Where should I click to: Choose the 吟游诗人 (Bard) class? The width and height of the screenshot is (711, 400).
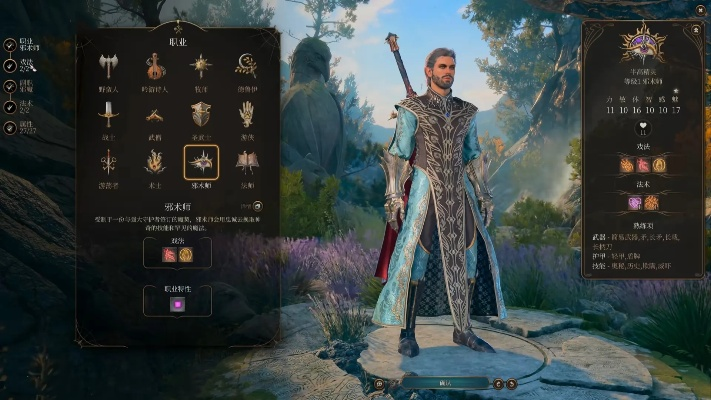tap(155, 67)
